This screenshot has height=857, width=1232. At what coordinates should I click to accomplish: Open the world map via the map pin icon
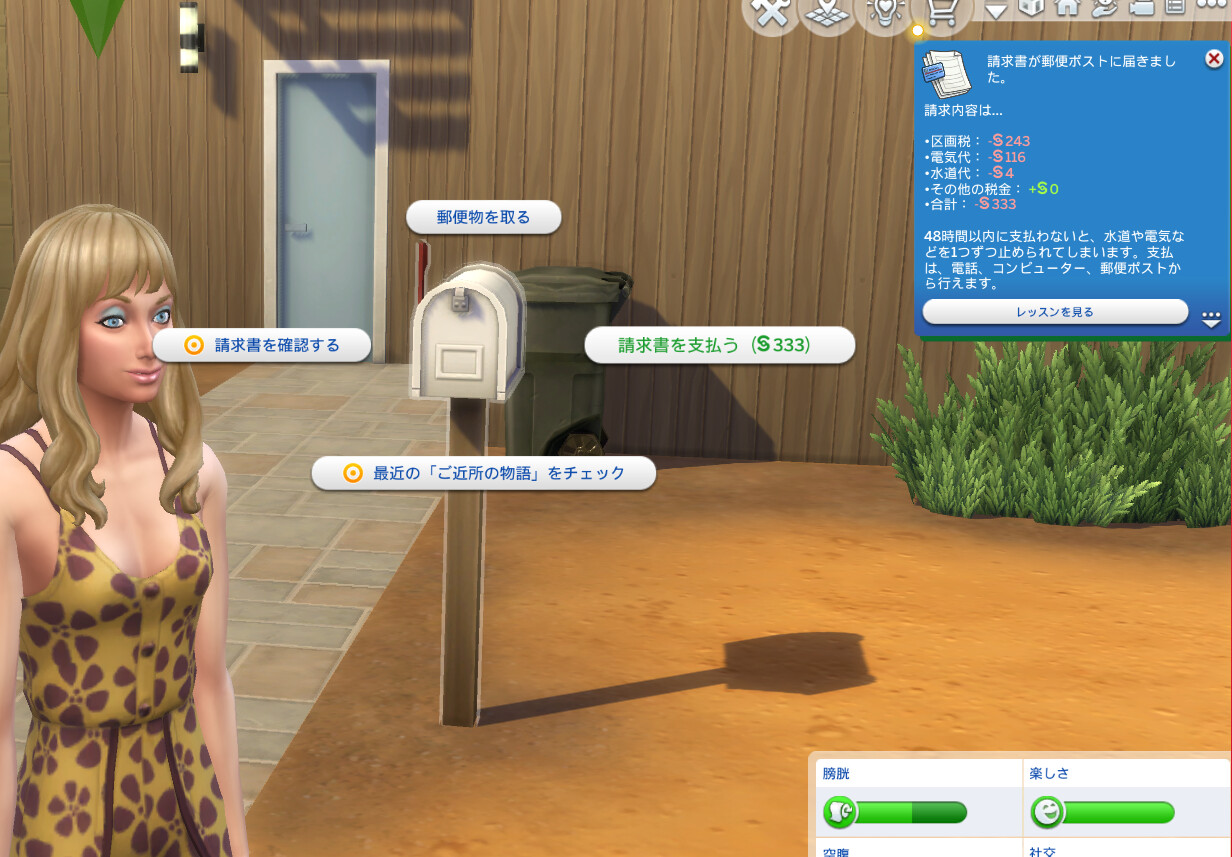(829, 12)
